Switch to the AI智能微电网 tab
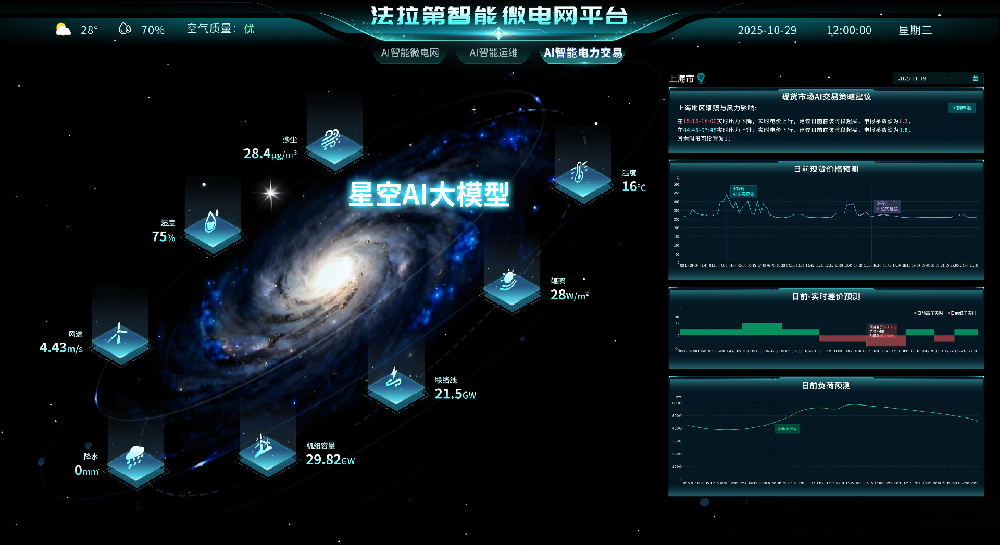 [x=410, y=53]
